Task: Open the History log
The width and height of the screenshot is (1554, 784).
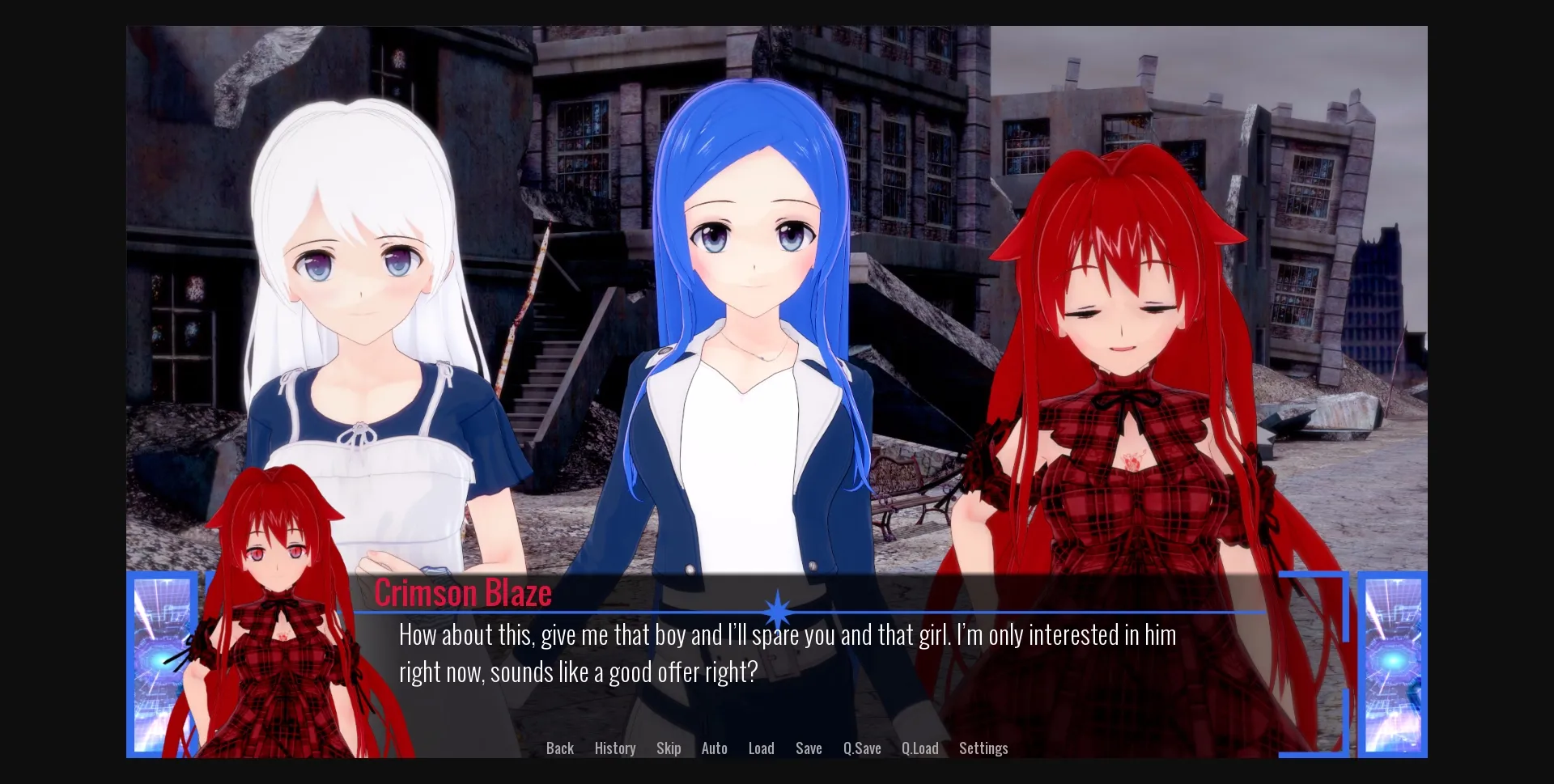Action: [x=615, y=748]
